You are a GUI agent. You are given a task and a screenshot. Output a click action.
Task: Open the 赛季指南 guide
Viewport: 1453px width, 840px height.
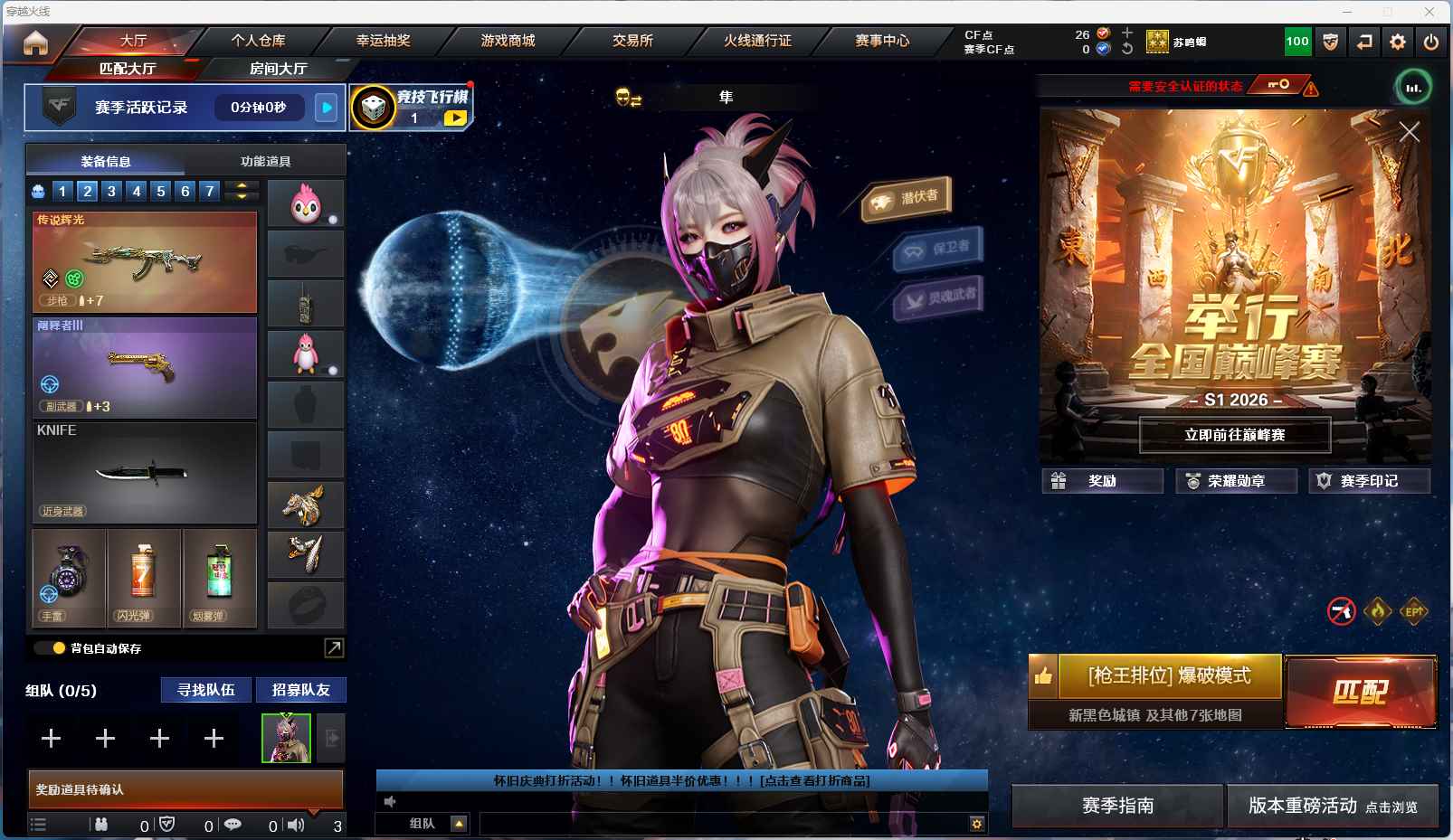click(1117, 806)
